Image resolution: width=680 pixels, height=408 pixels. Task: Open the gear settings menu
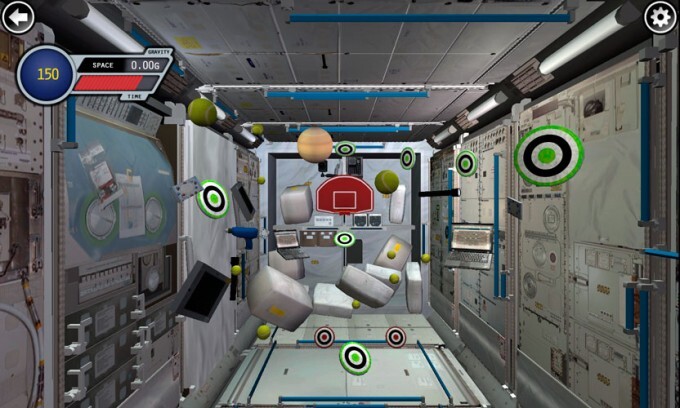(660, 16)
